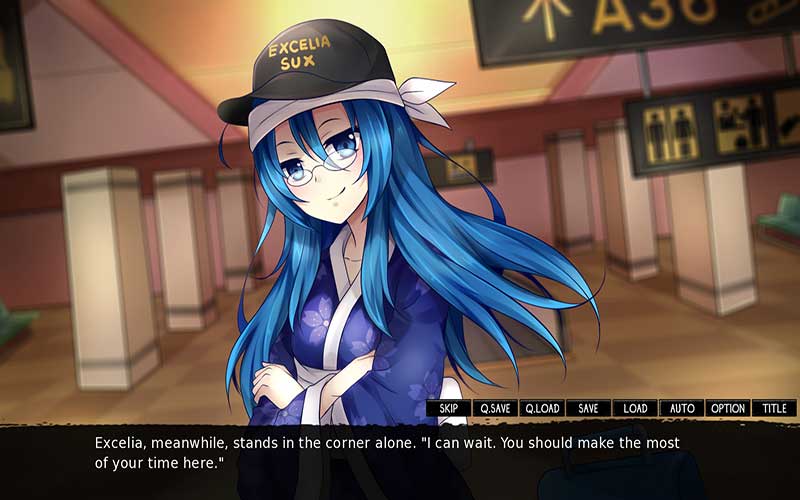This screenshot has height=500, width=800.
Task: Open the SAVE menu
Action: pyautogui.click(x=588, y=408)
